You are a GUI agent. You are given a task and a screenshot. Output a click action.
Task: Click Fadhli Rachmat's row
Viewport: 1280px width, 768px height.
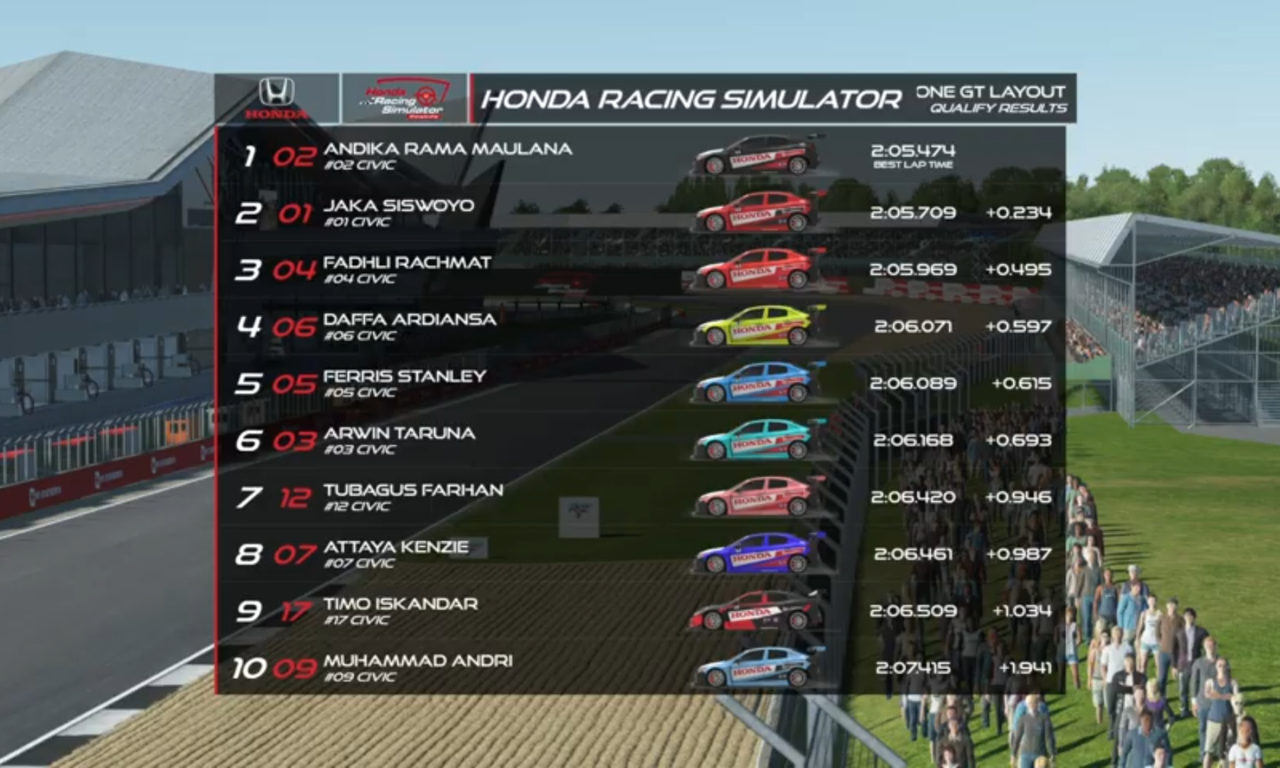pyautogui.click(x=407, y=269)
